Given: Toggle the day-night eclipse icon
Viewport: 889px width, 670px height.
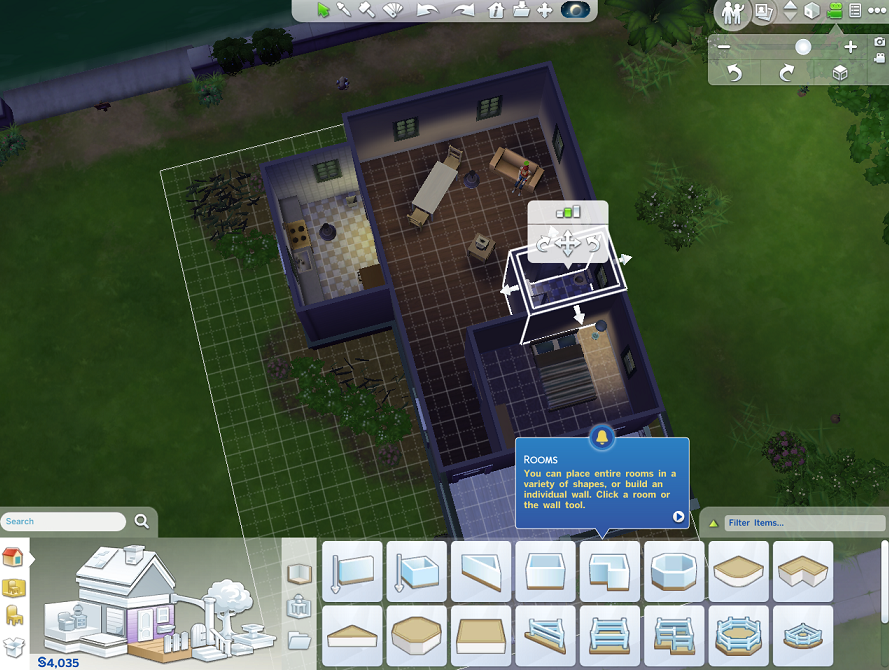Looking at the screenshot, I should point(576,10).
